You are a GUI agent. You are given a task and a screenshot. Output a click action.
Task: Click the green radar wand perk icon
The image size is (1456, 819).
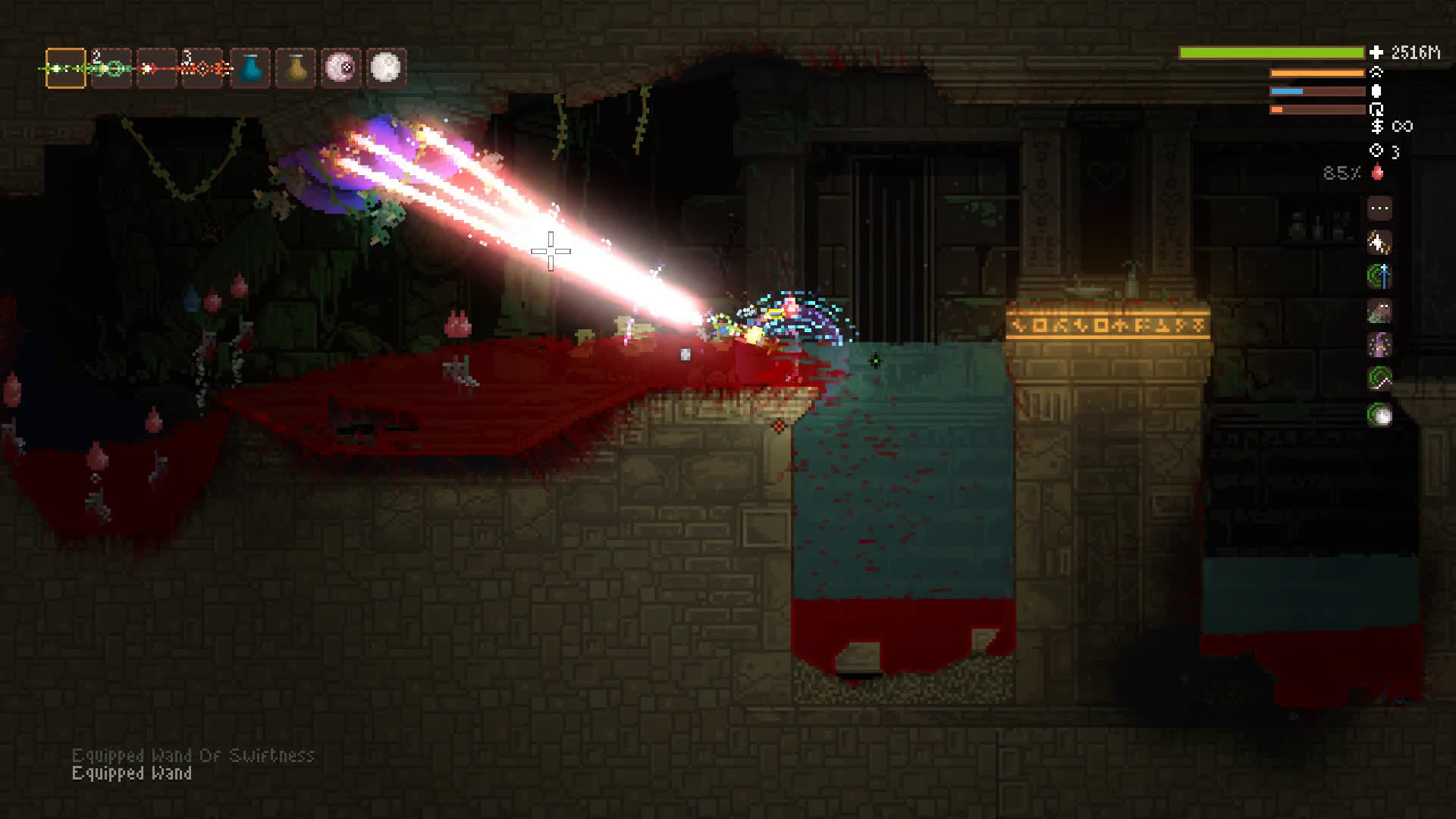click(x=1379, y=379)
